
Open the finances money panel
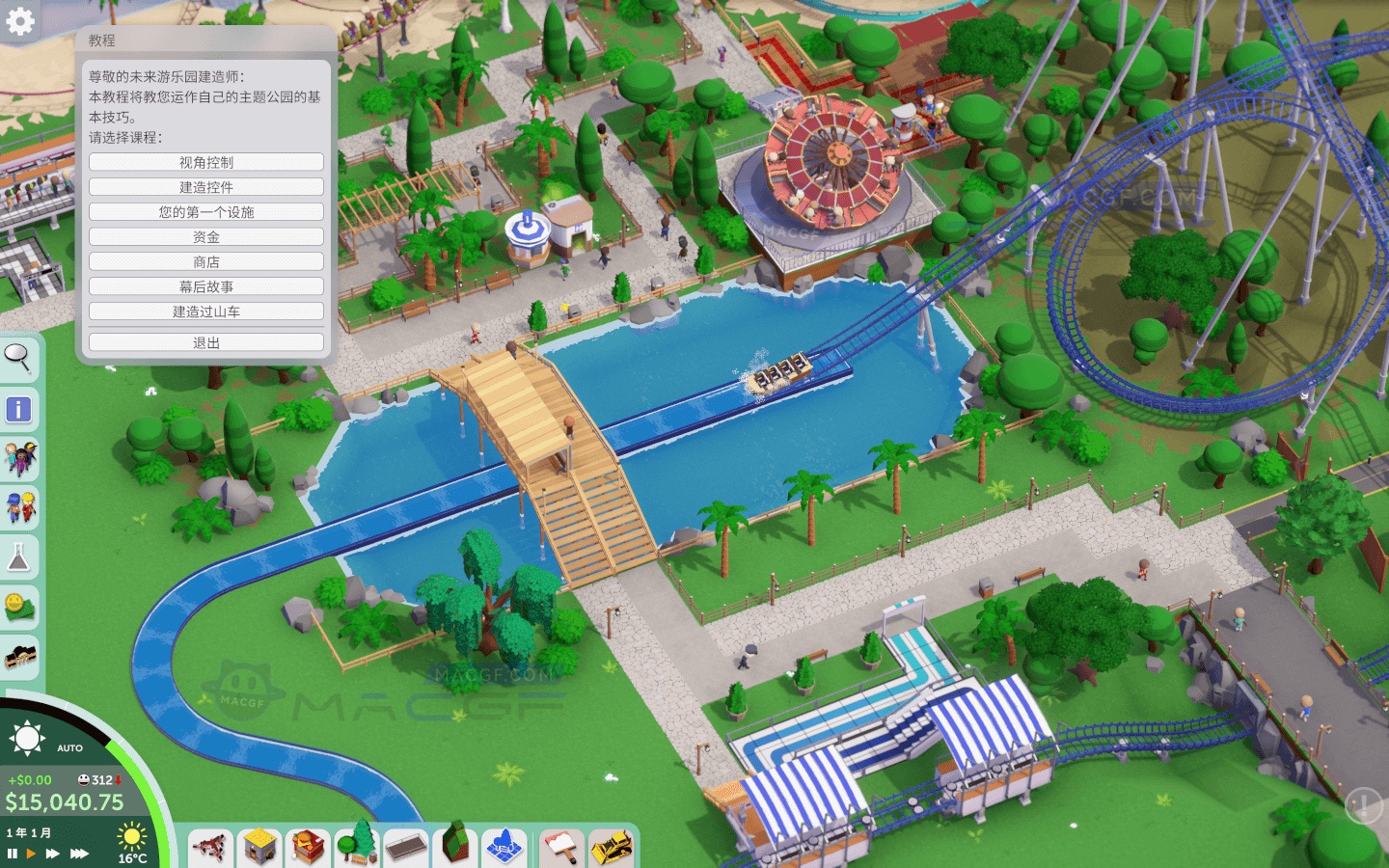[x=19, y=600]
